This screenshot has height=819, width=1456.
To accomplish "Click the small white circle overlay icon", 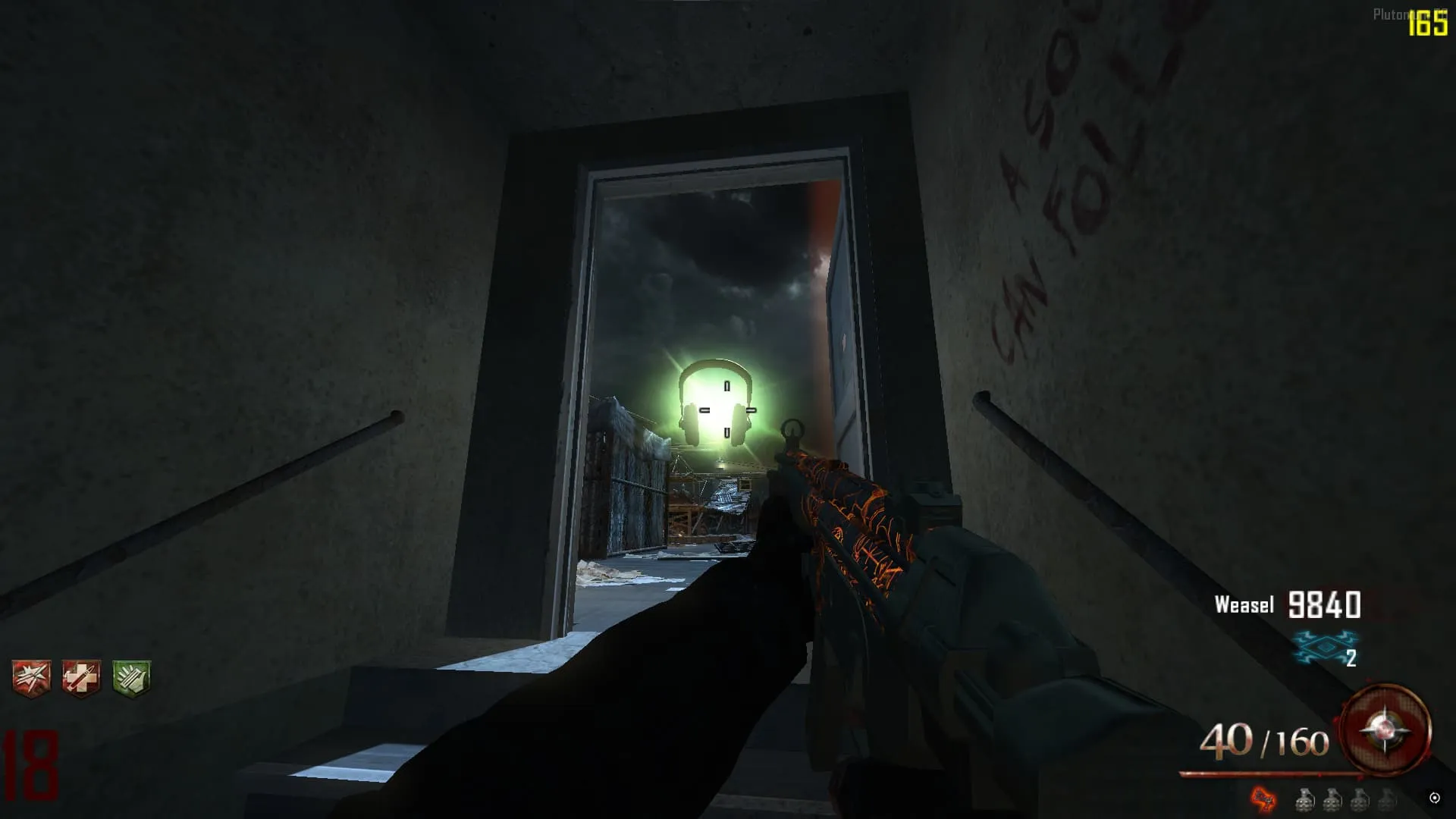I will pyautogui.click(x=1434, y=798).
